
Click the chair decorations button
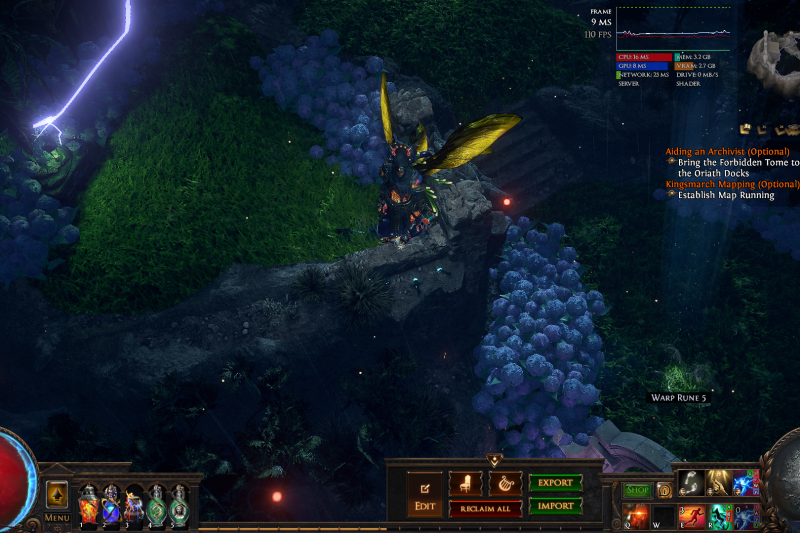[465, 484]
